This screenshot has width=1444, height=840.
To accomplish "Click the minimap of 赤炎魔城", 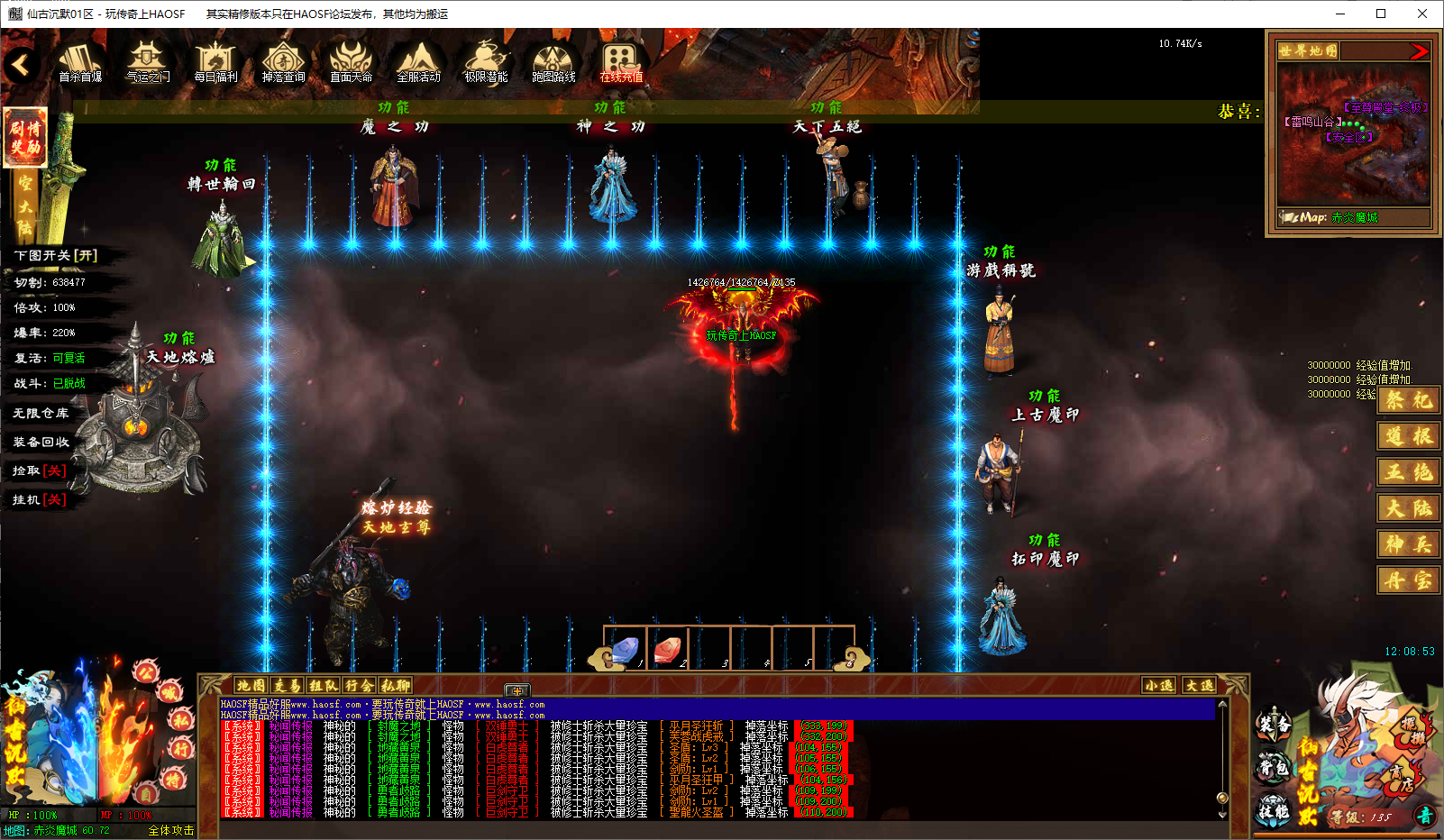I will coord(1353,135).
